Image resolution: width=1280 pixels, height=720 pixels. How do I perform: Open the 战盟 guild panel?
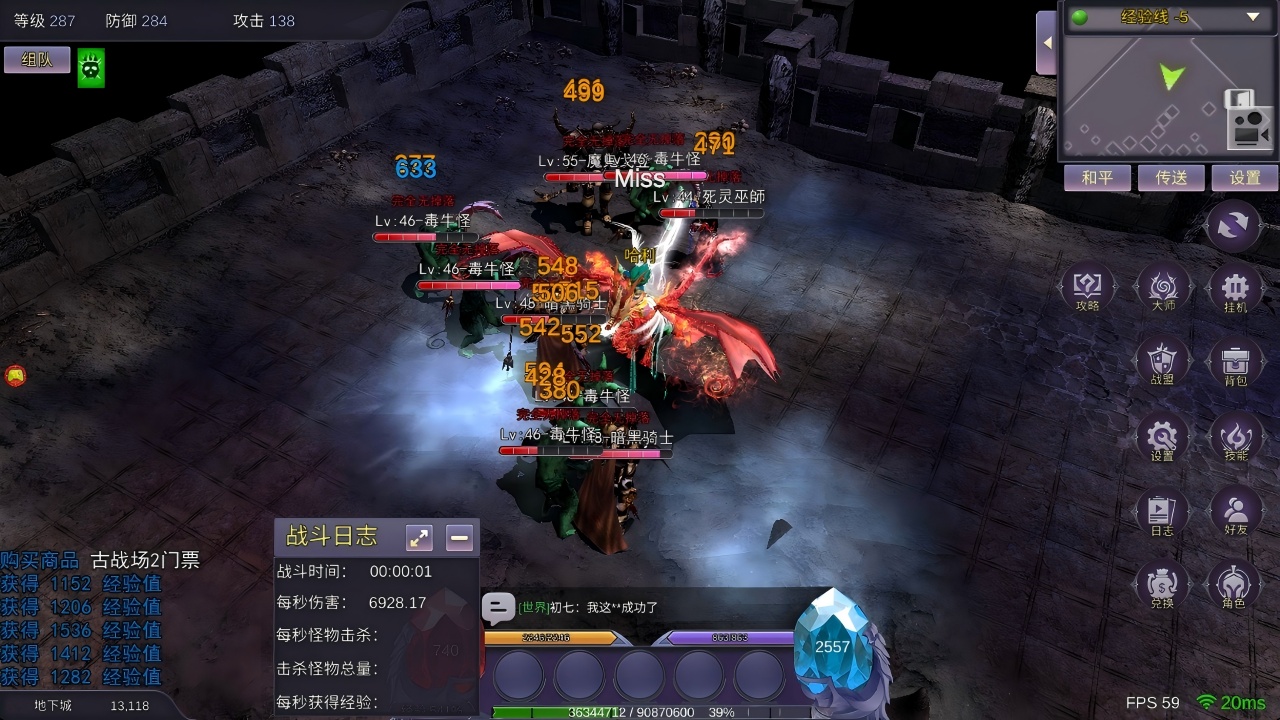click(x=1162, y=362)
